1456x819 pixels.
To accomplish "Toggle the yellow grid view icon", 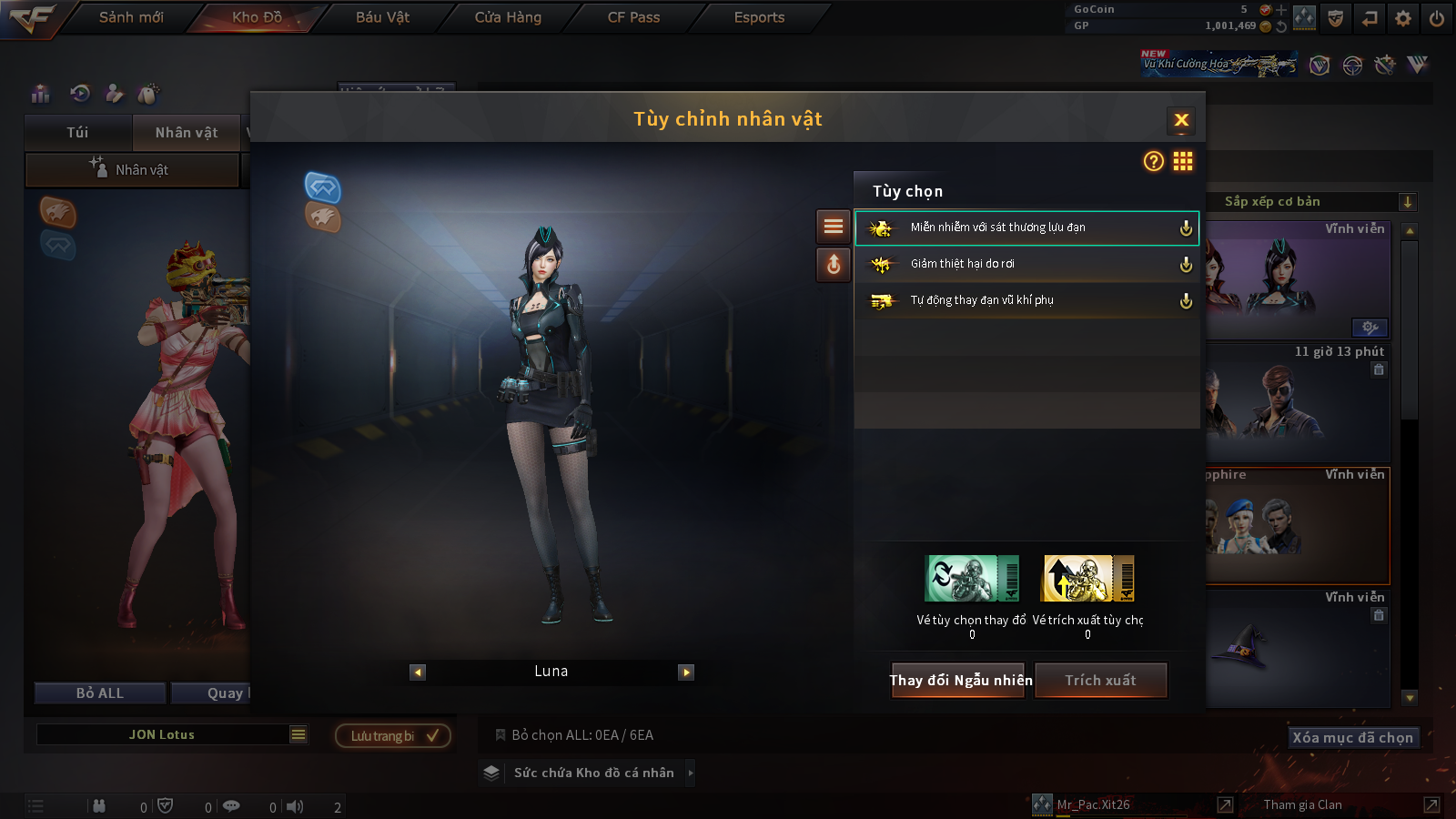I will tap(1183, 161).
